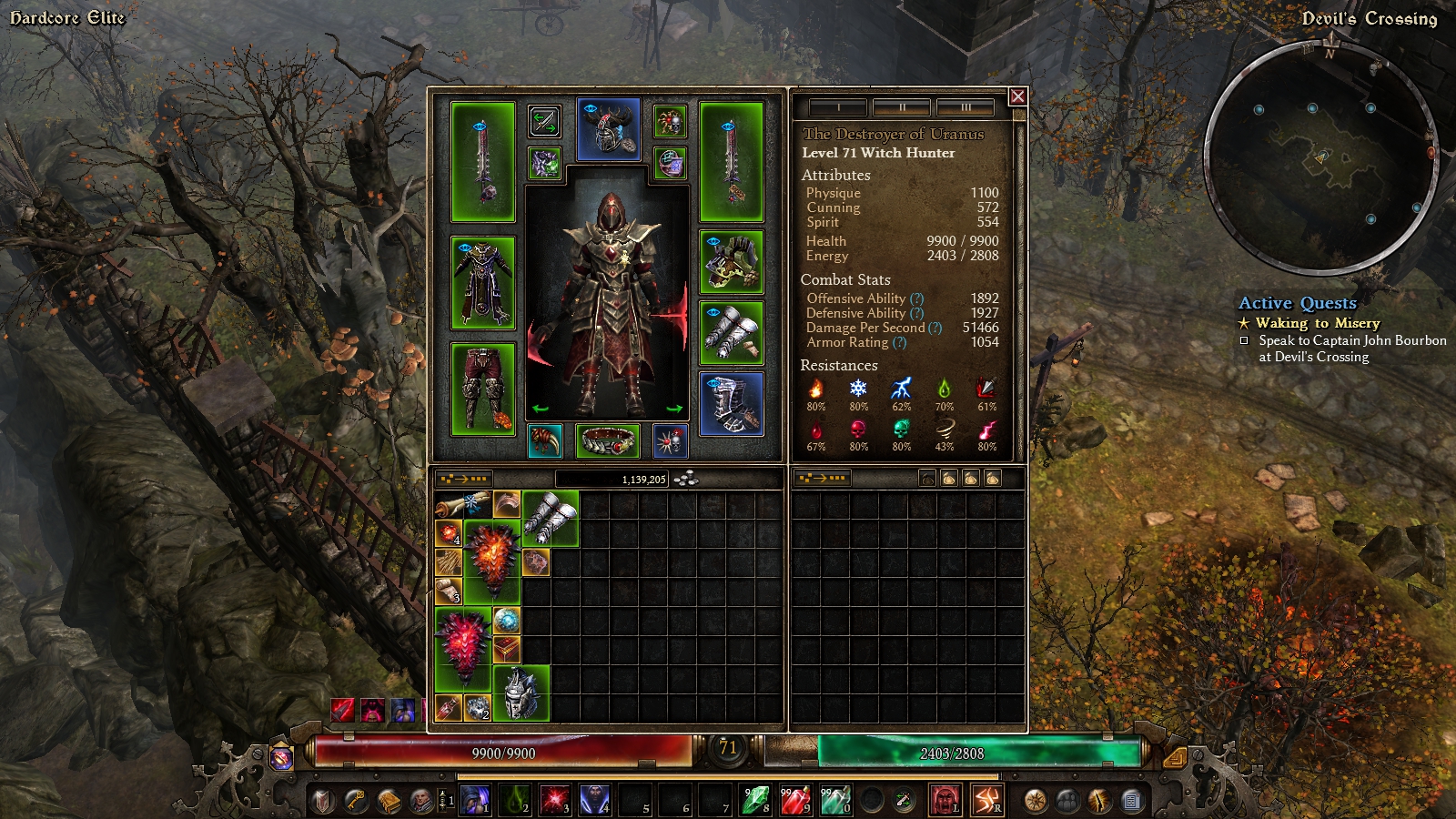This screenshot has width=1456, height=819.
Task: Select the Waking to Misery quest tracker
Action: coord(1317,323)
